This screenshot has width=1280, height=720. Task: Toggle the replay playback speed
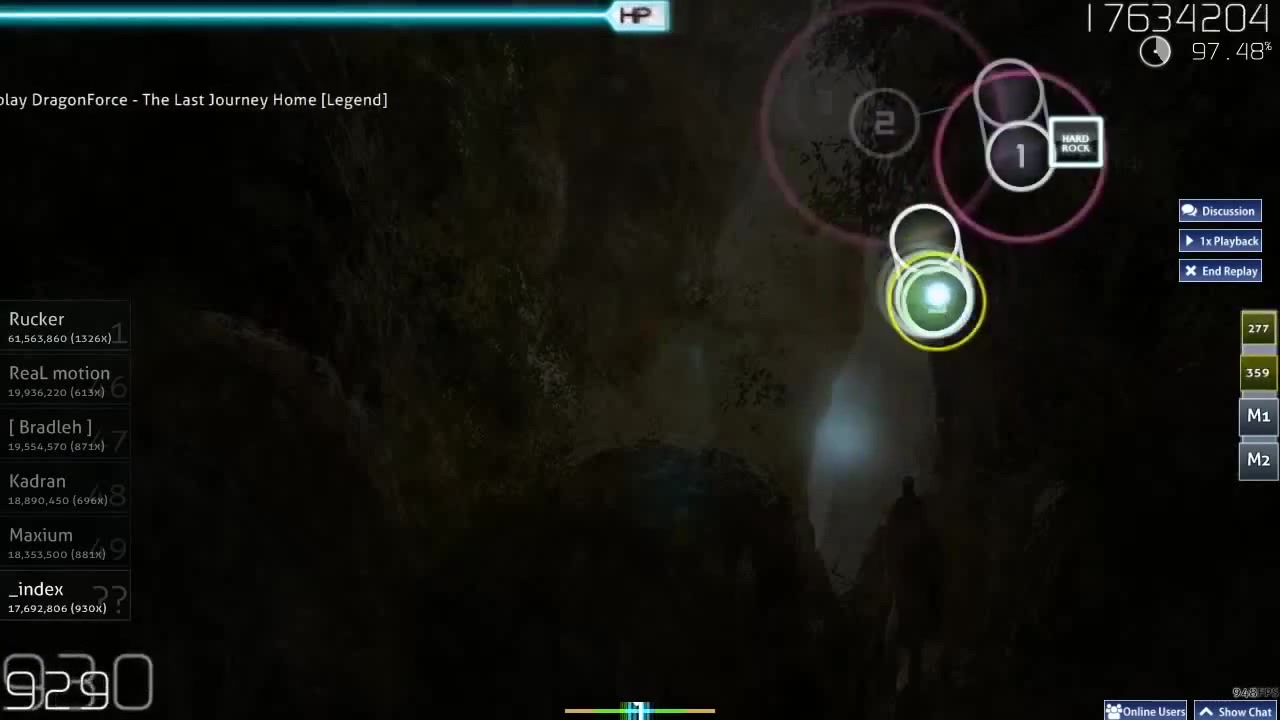tap(1220, 241)
